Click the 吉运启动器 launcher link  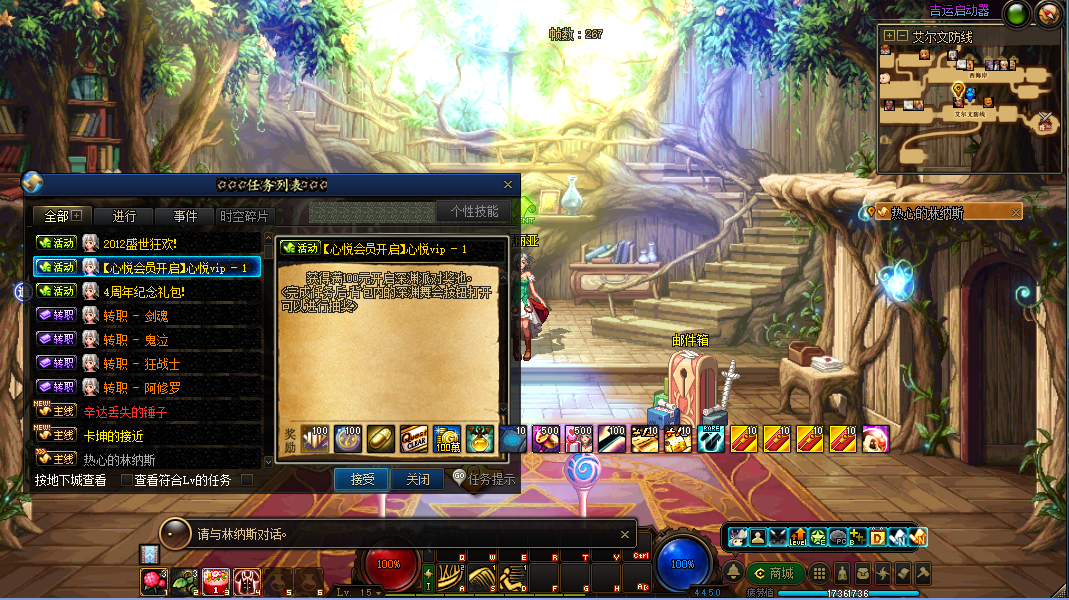pos(958,11)
